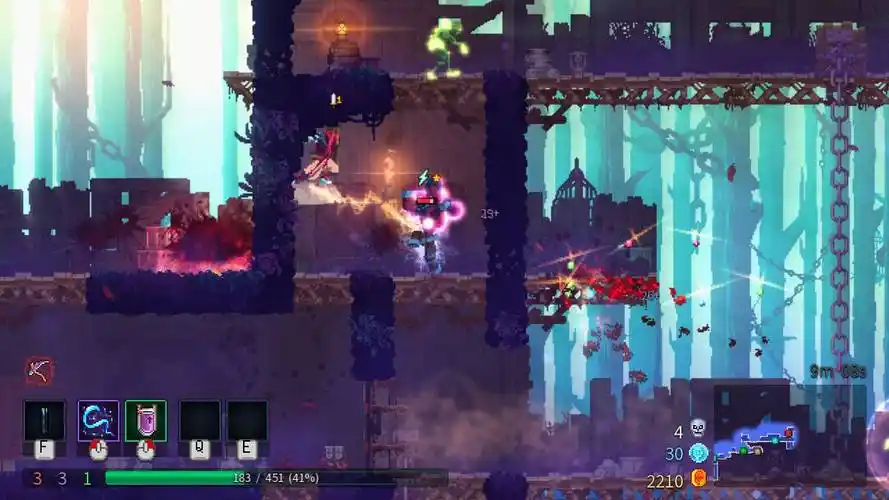Click the blue cells counter icon
The image size is (889, 500).
pos(698,452)
